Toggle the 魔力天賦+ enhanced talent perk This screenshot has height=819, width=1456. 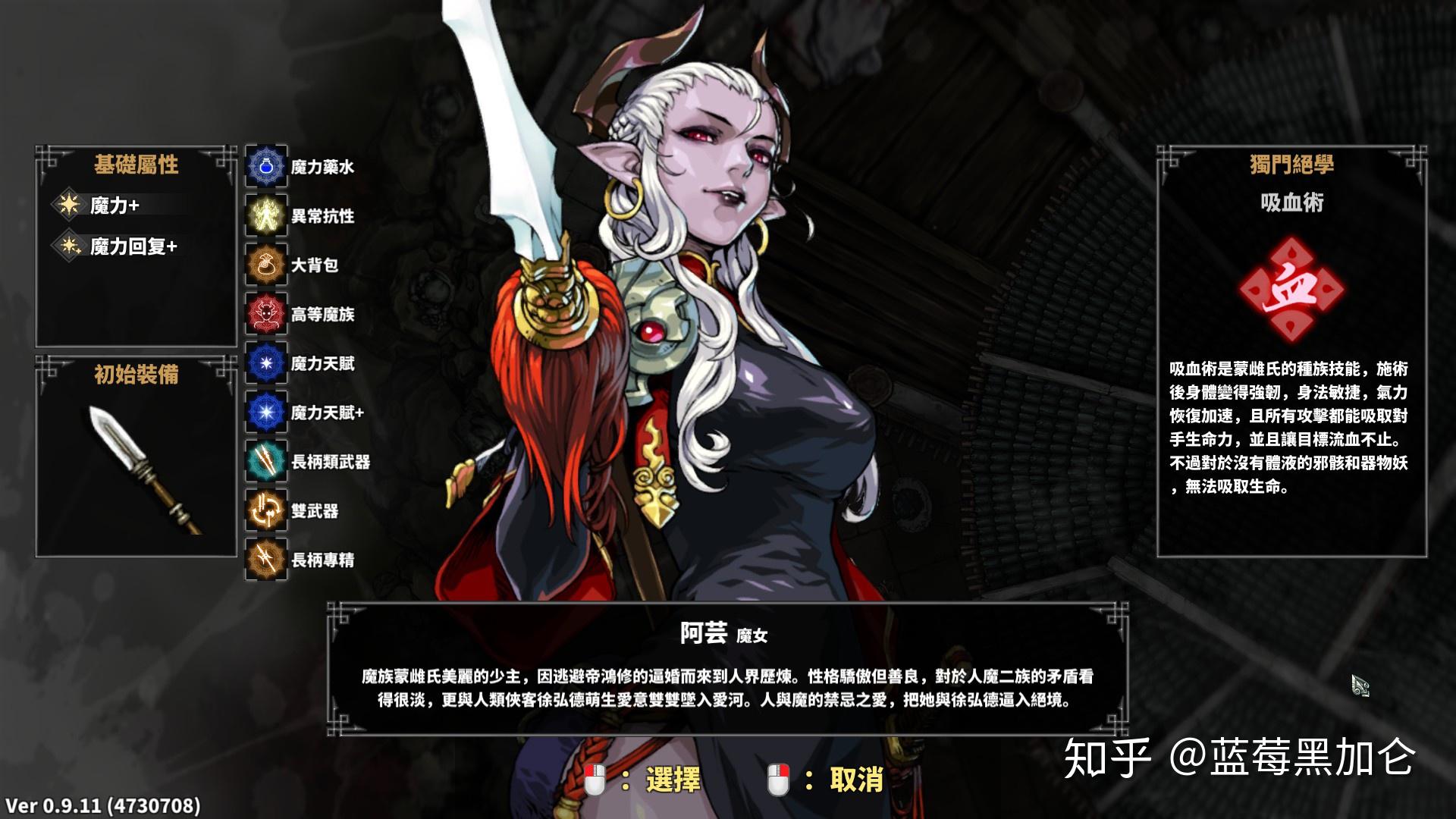[265, 413]
